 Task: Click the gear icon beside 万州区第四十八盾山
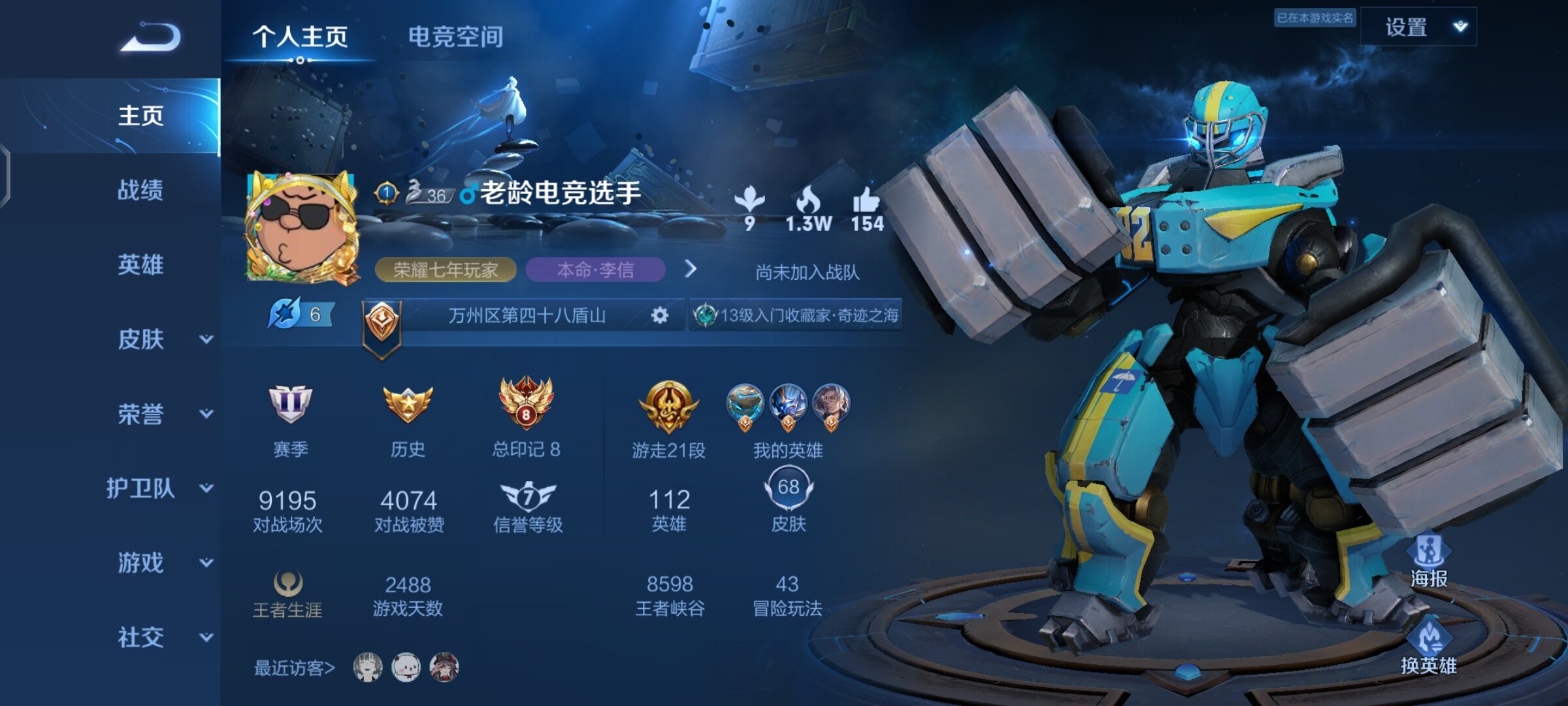(x=660, y=316)
